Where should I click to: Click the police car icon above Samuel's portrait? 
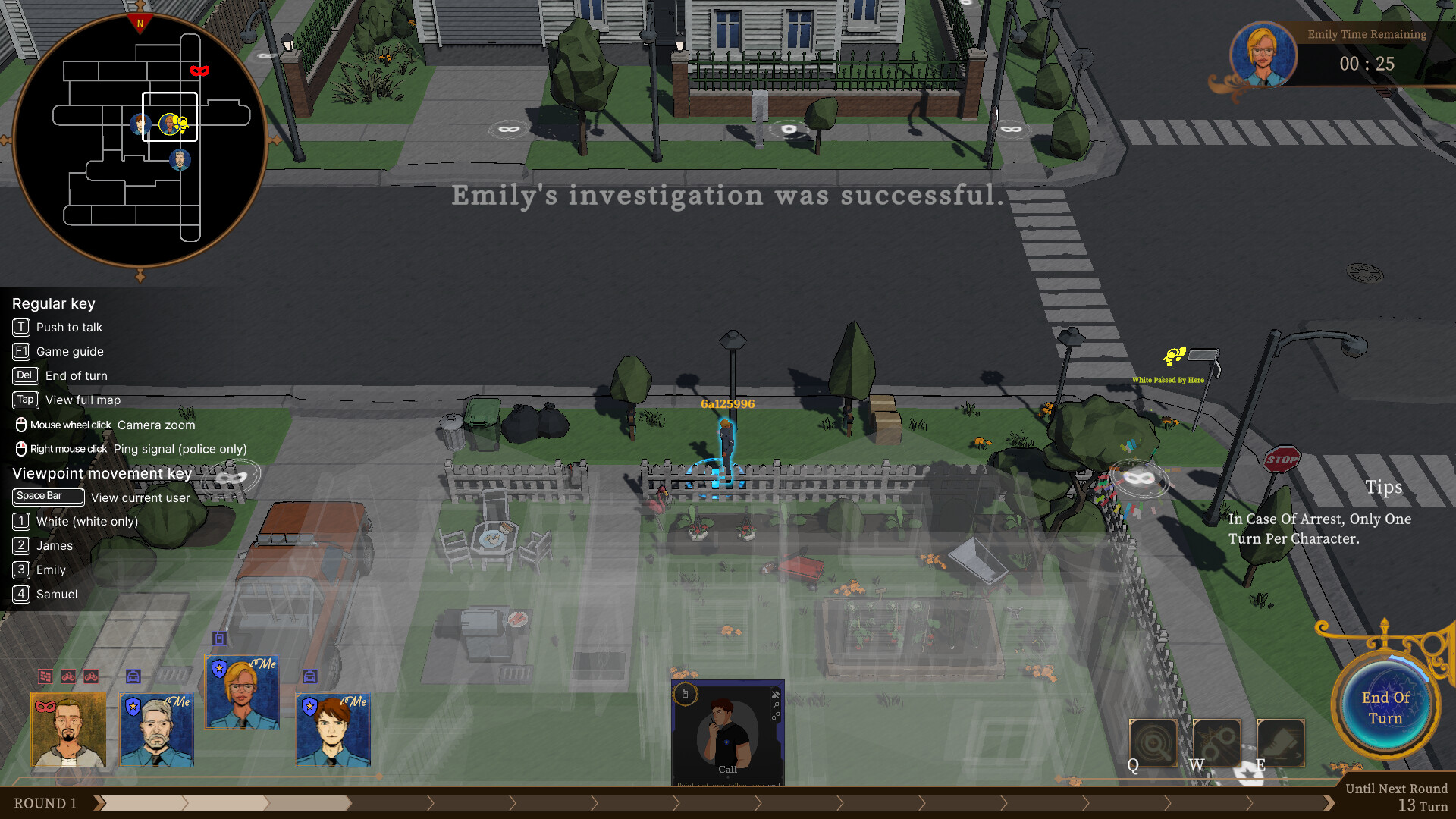(x=311, y=676)
